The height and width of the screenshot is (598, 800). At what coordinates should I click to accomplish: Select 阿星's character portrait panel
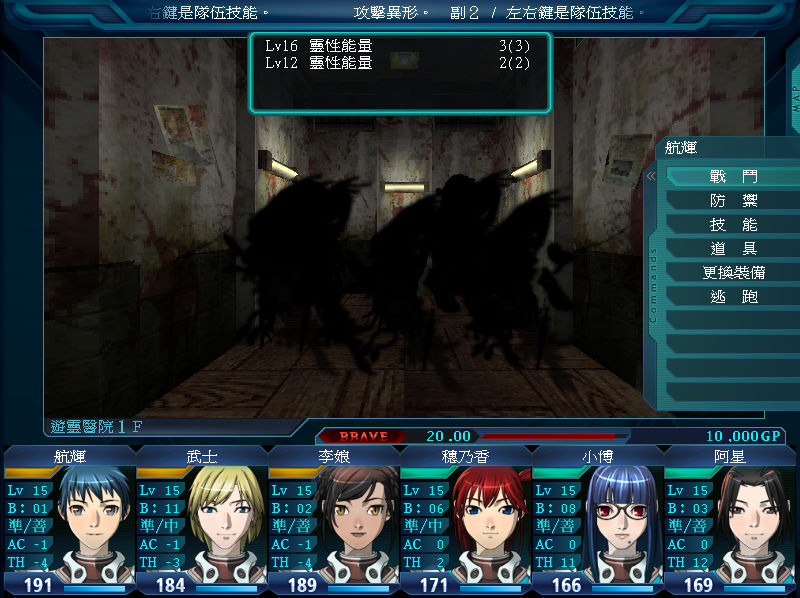[730, 520]
